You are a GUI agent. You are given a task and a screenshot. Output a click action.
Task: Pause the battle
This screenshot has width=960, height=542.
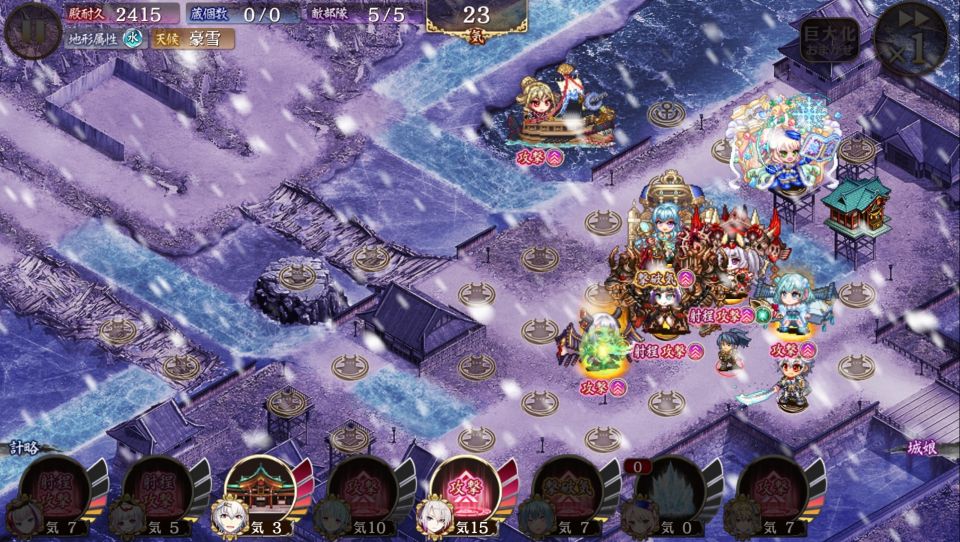pyautogui.click(x=31, y=30)
